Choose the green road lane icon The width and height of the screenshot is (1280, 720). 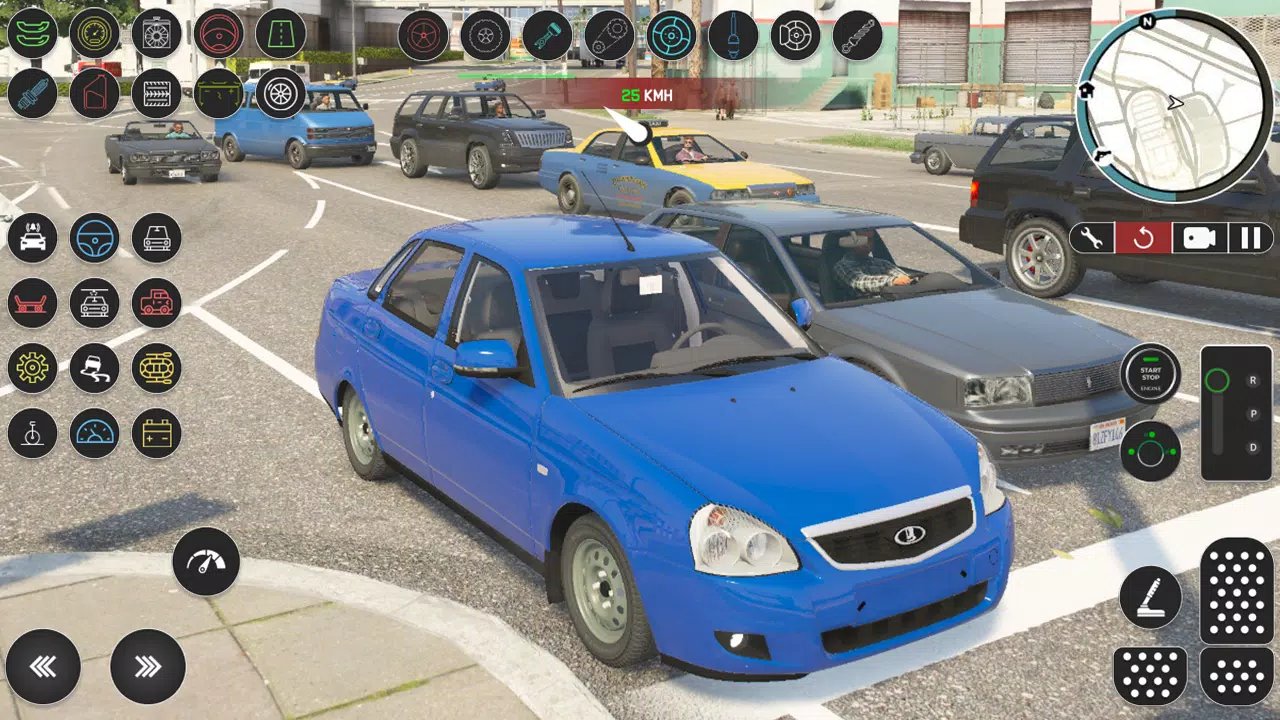[280, 33]
